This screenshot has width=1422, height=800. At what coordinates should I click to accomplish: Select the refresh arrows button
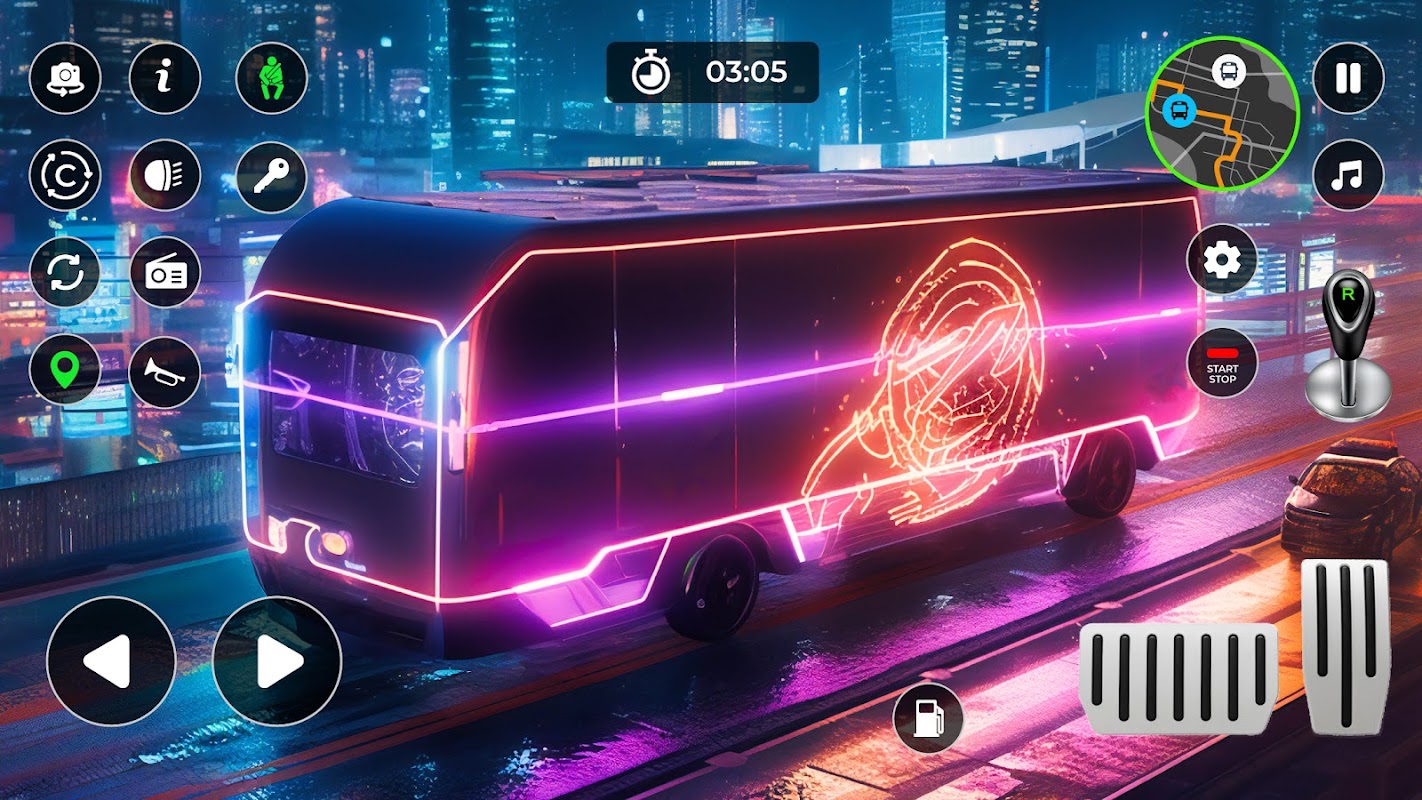coord(65,272)
